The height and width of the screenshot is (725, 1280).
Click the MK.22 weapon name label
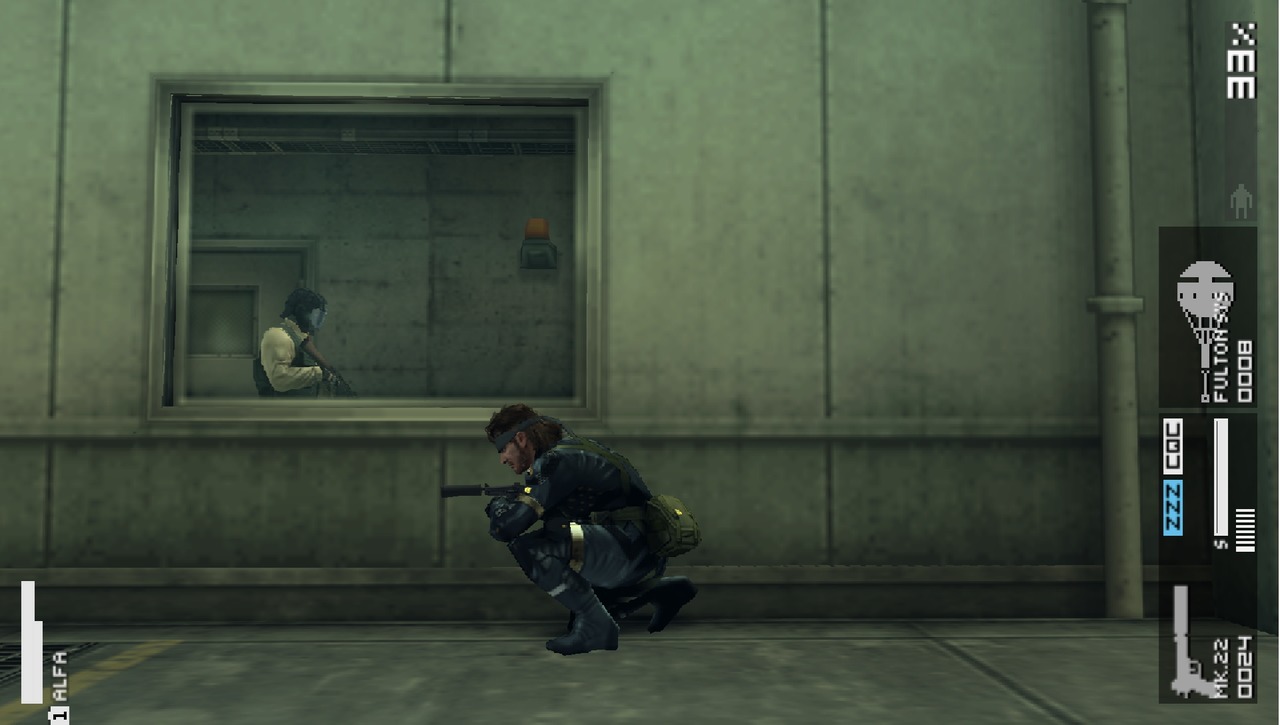click(x=1220, y=667)
